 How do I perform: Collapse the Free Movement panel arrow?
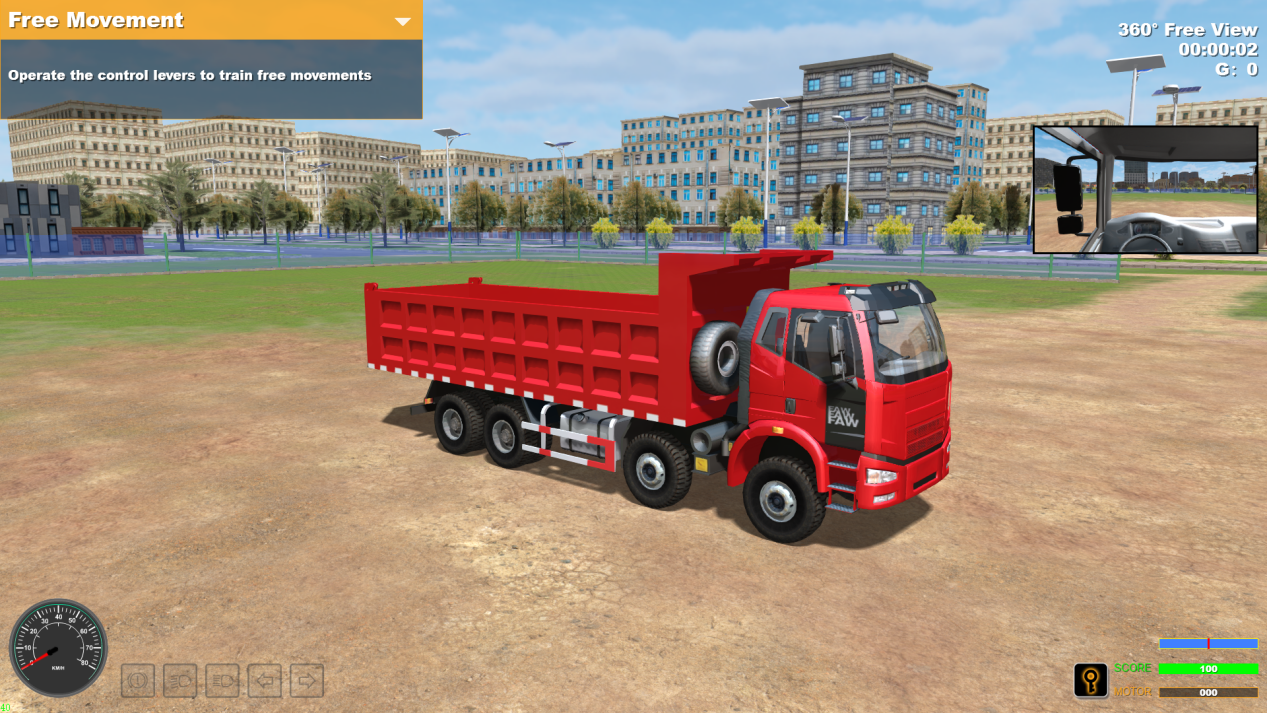(x=403, y=21)
